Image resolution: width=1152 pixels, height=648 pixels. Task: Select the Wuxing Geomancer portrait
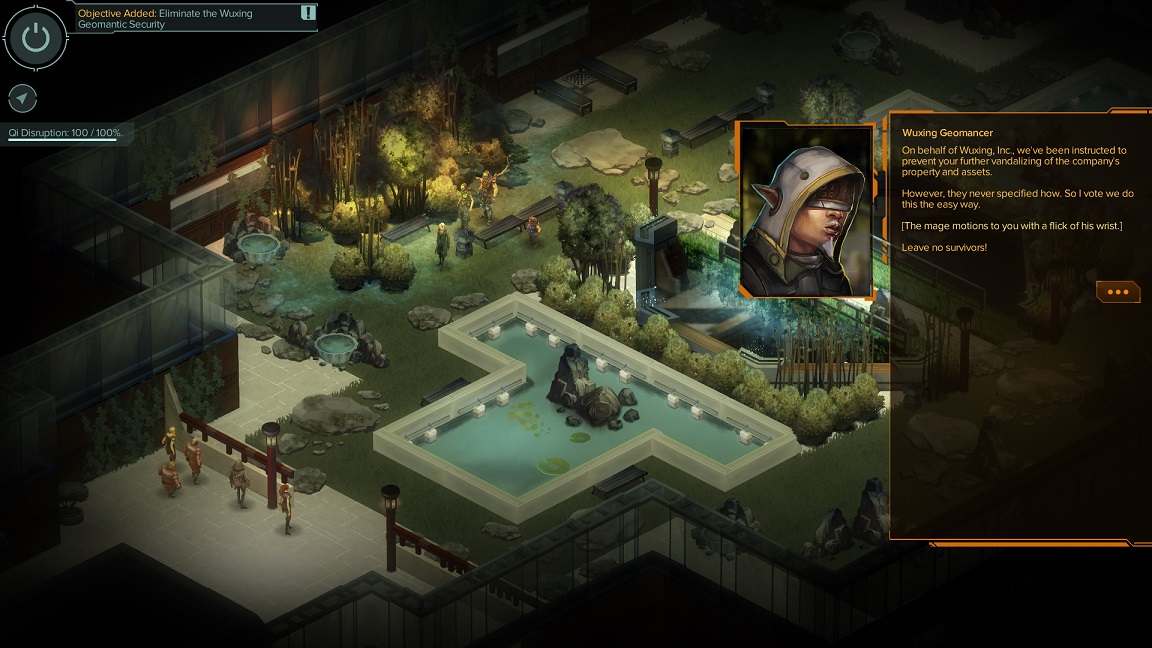pos(806,211)
